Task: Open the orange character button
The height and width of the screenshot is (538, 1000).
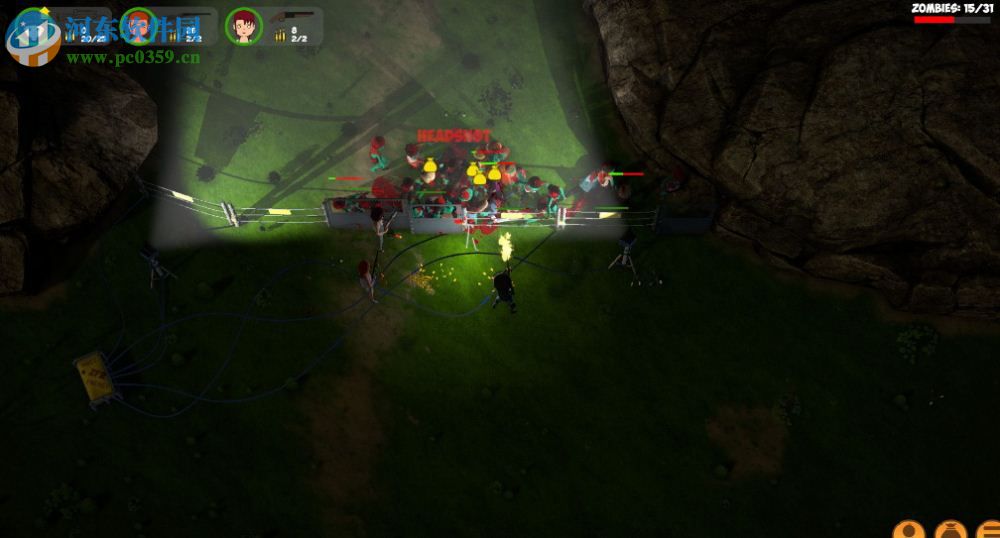Action: tap(907, 530)
